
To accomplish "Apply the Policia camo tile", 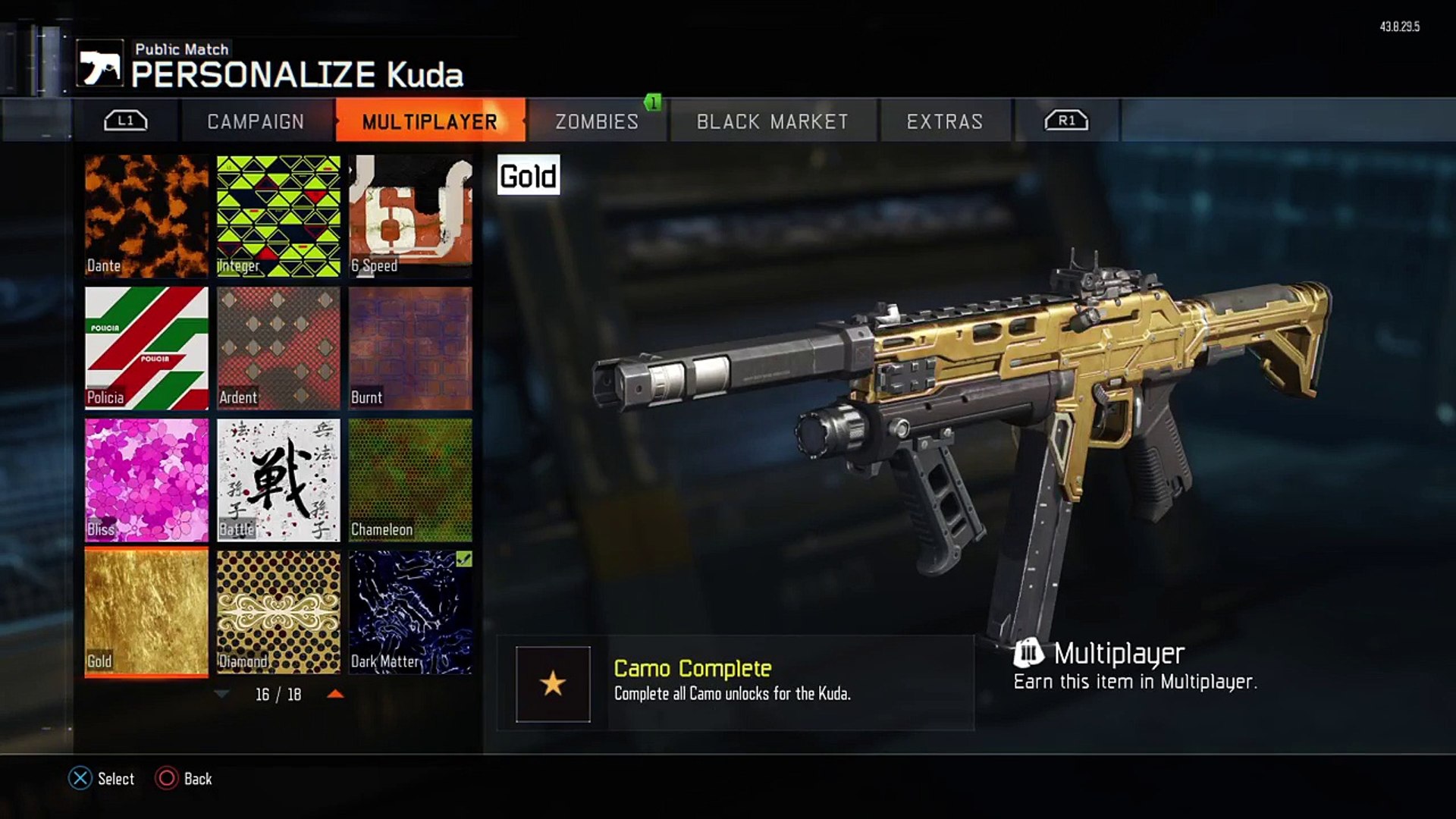I will (146, 348).
